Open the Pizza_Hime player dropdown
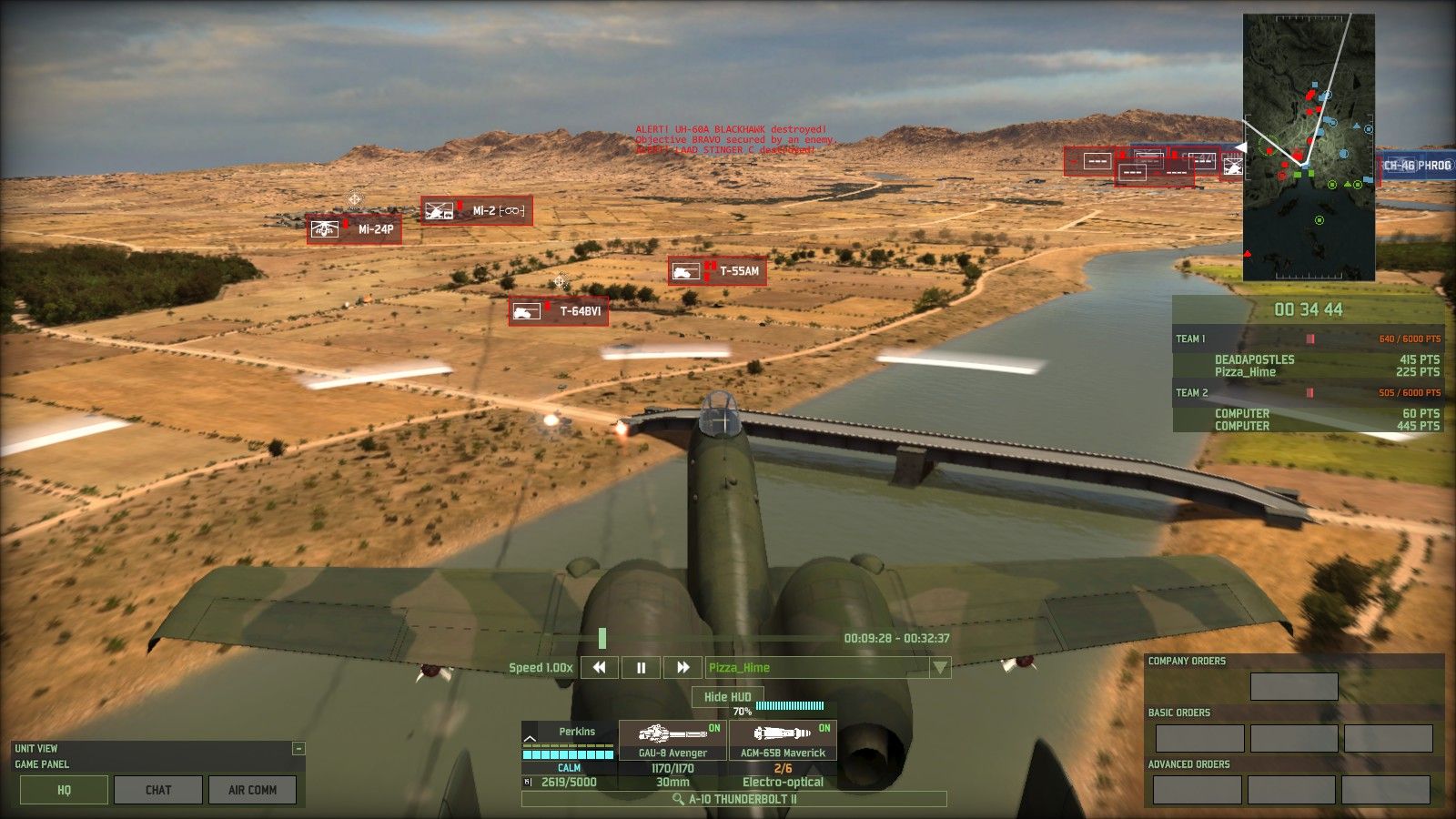Image resolution: width=1456 pixels, height=819 pixels. pos(940,668)
